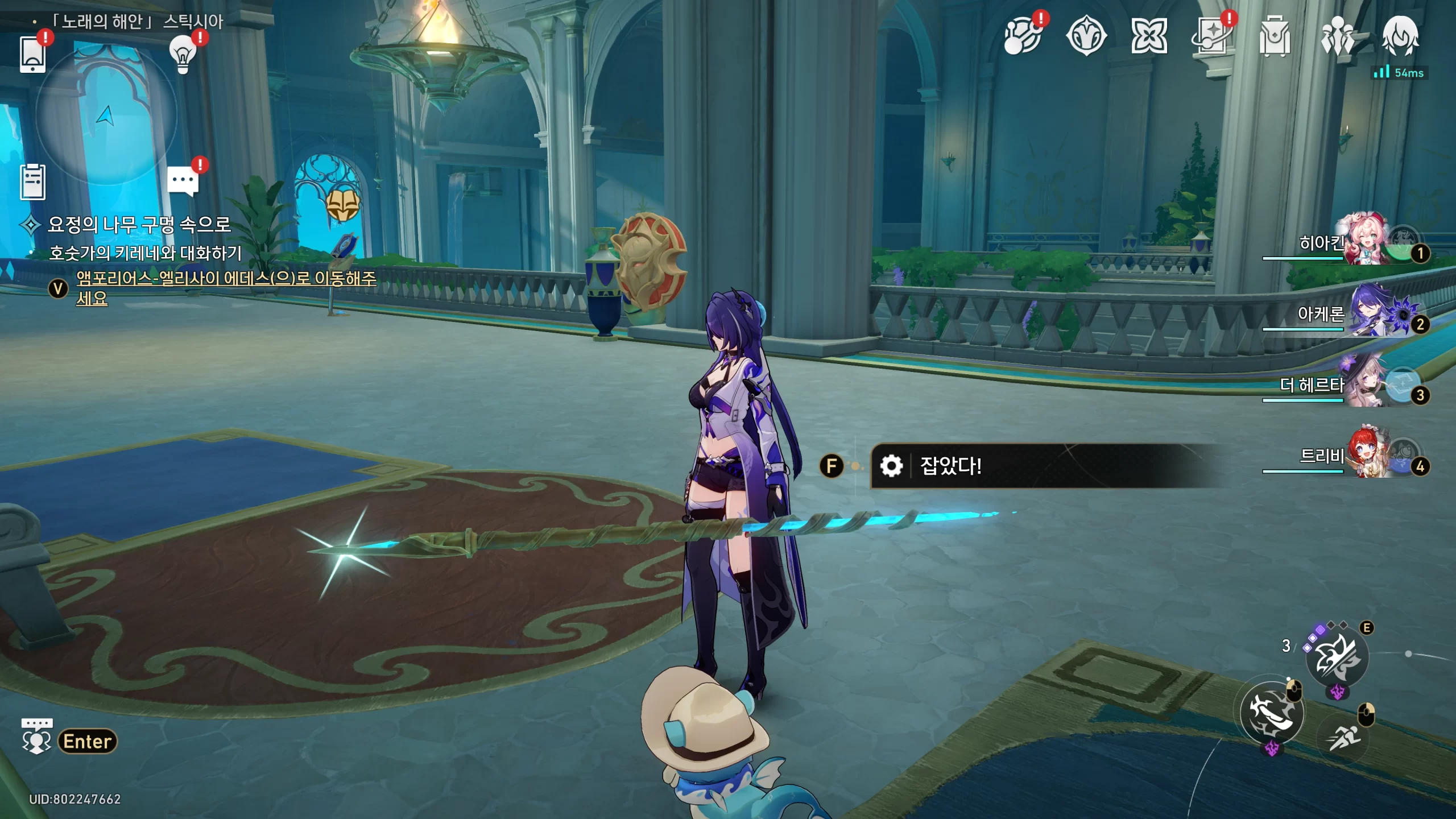Switch to party member 아케론
The width and height of the screenshot is (1456, 819).
point(1365,313)
